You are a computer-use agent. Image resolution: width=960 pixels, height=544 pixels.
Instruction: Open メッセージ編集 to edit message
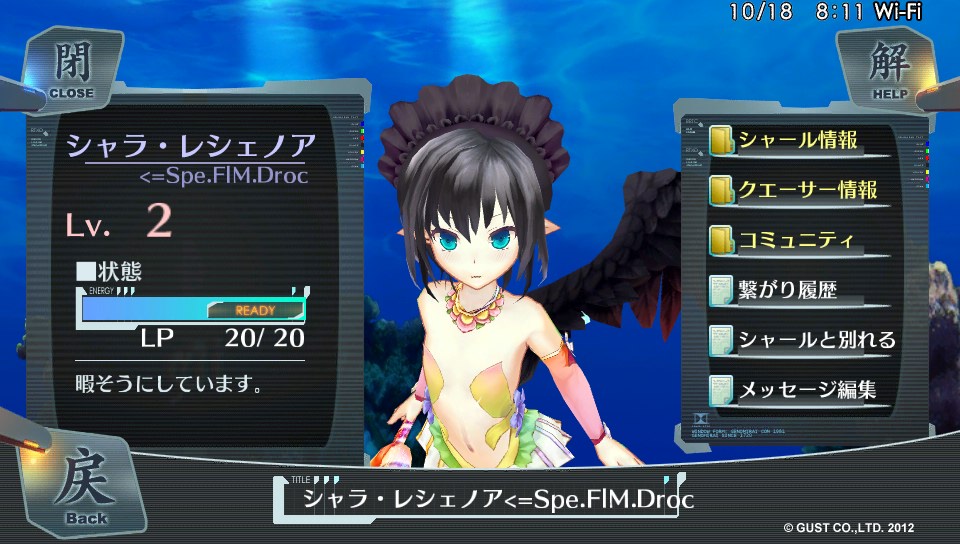806,390
